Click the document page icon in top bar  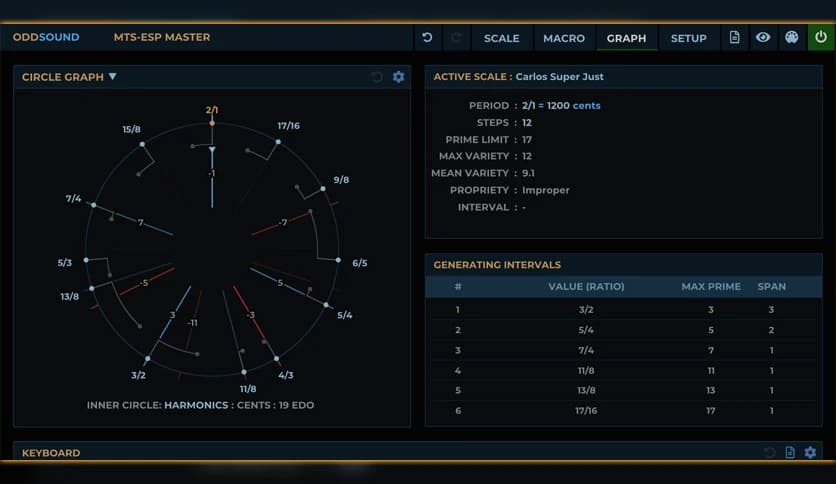[735, 38]
